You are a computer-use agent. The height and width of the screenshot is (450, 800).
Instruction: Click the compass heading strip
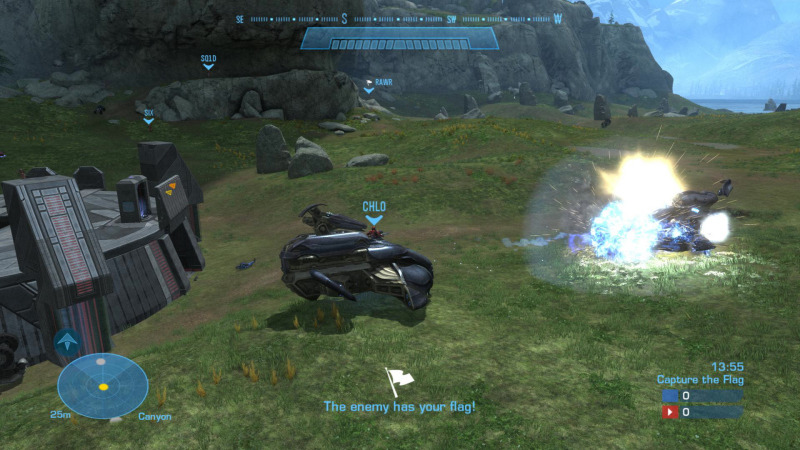coord(400,18)
